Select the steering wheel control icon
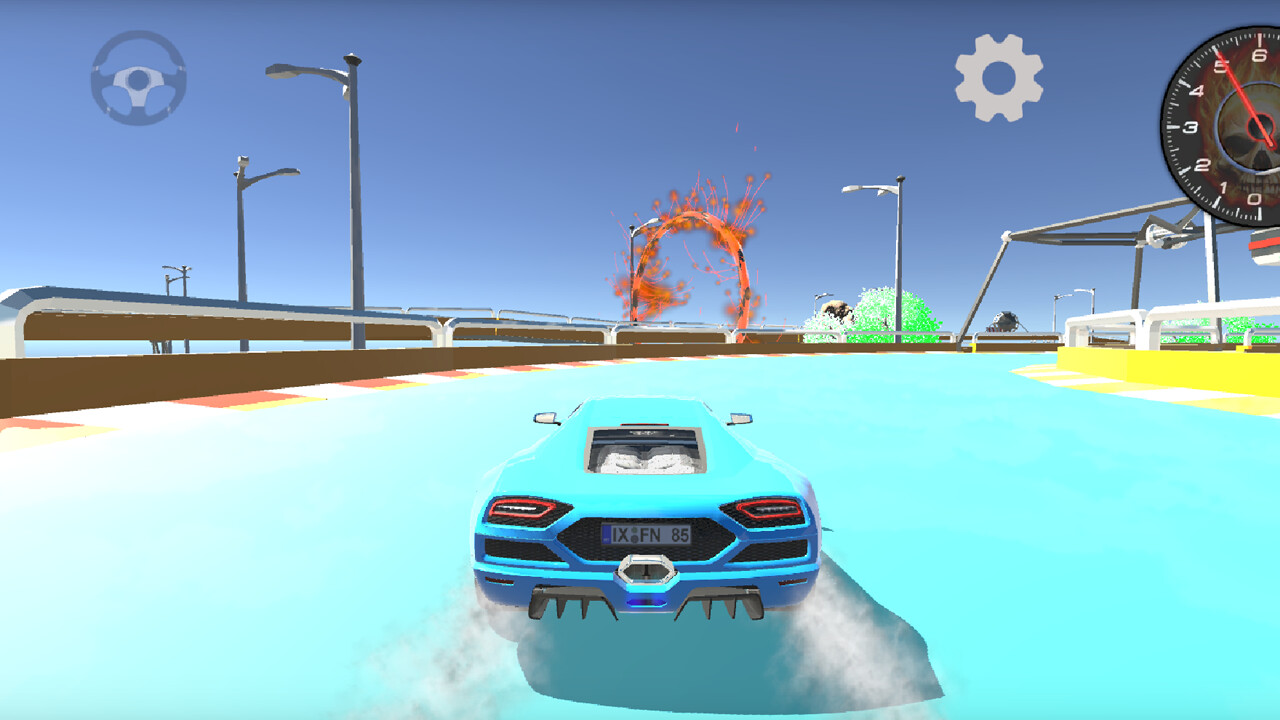This screenshot has height=720, width=1280. pyautogui.click(x=140, y=80)
